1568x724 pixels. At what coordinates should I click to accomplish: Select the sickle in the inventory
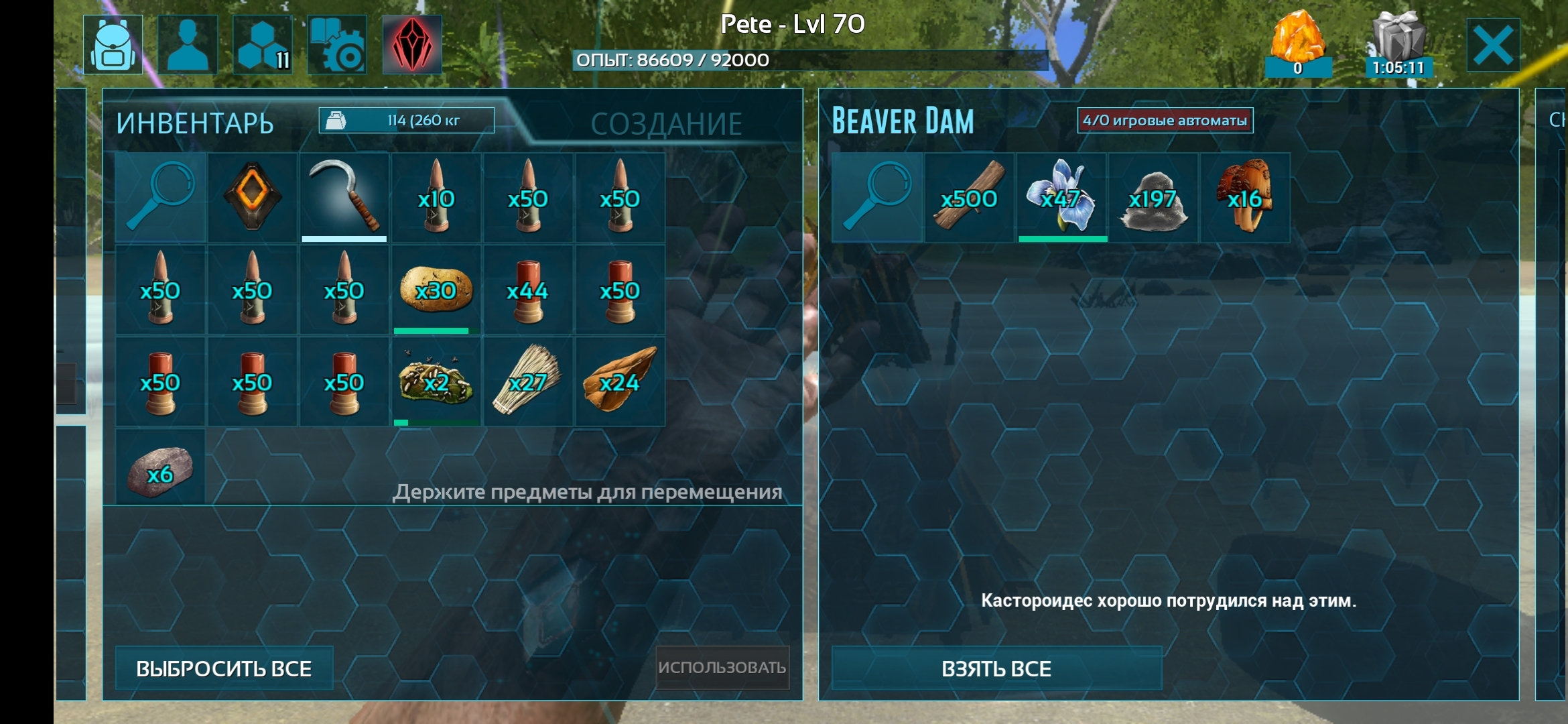point(344,197)
